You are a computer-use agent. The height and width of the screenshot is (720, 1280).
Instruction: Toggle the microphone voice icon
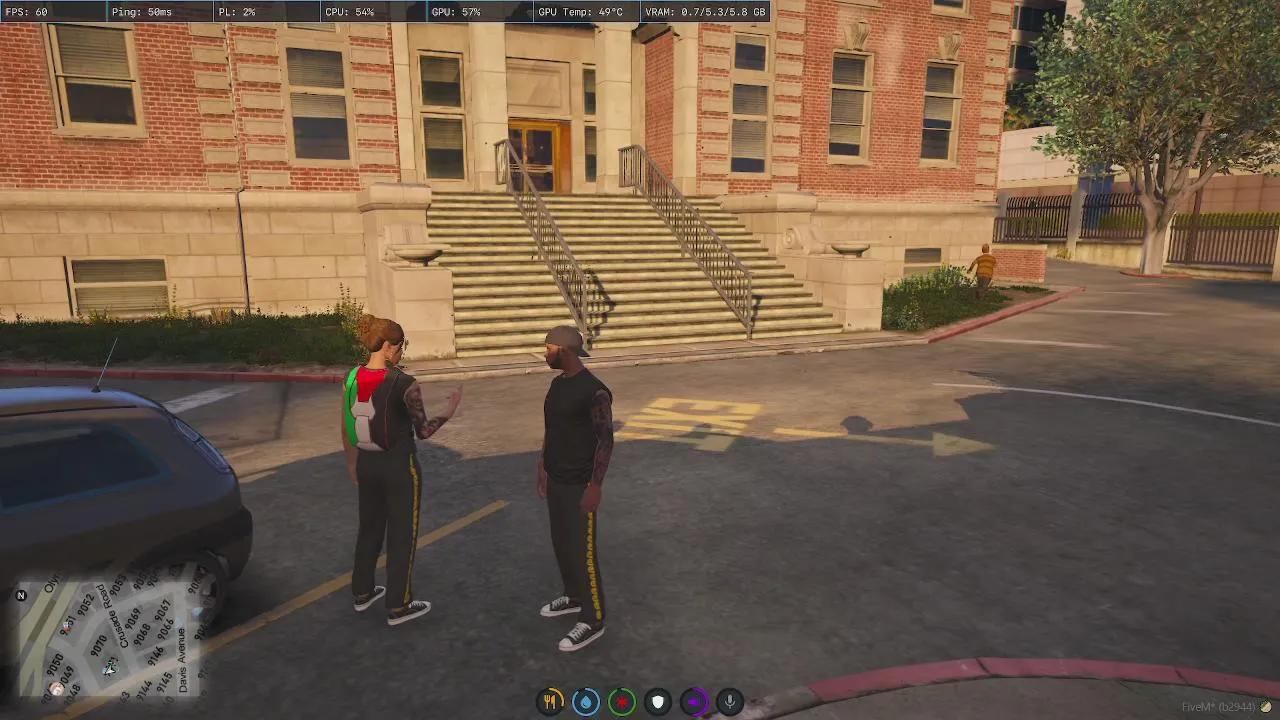pyautogui.click(x=730, y=702)
